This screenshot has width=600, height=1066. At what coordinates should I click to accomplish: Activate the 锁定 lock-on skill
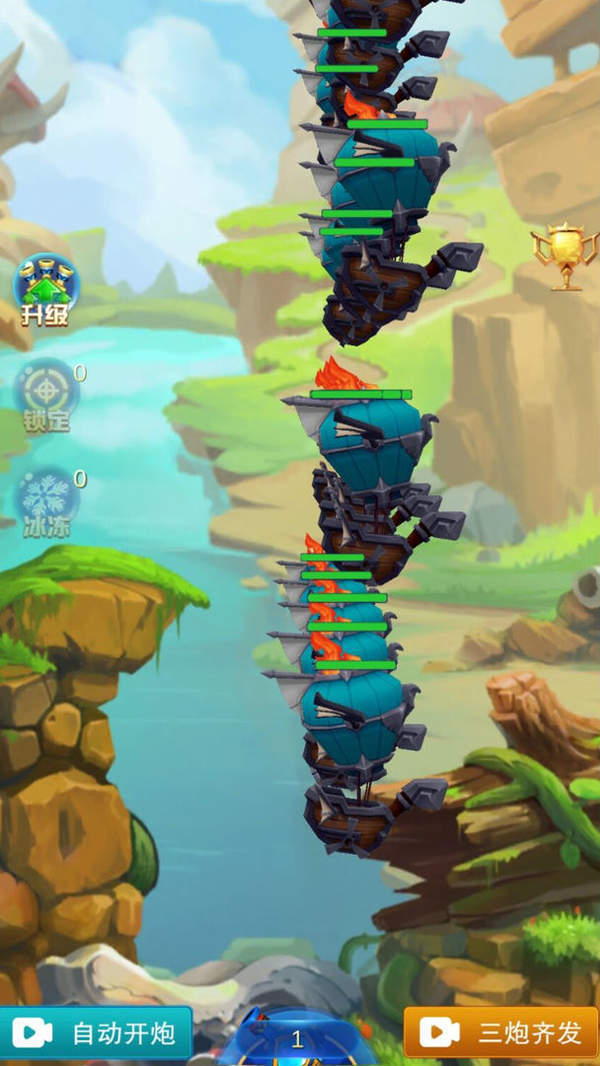point(46,394)
